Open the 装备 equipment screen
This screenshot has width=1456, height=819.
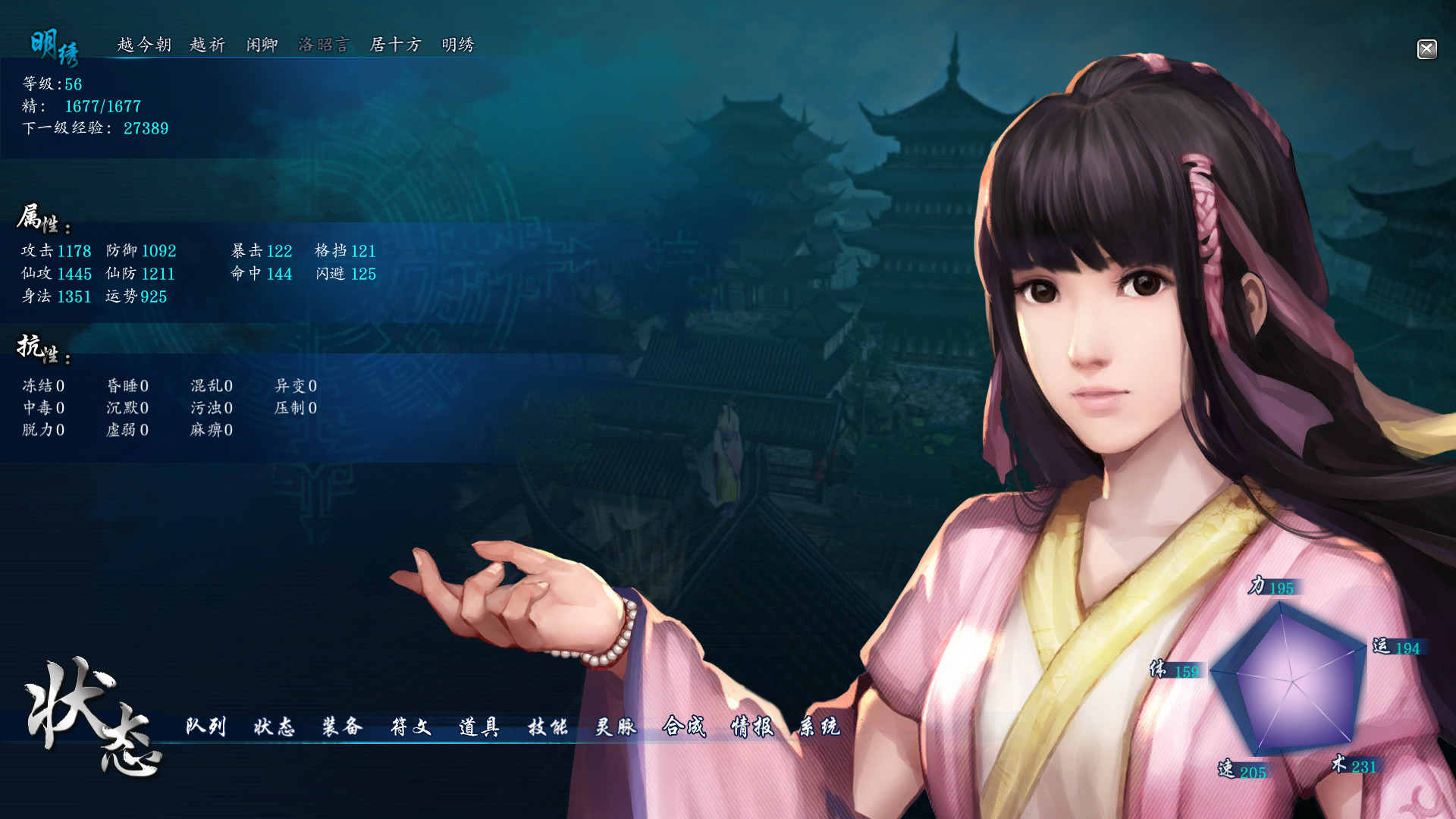[341, 726]
